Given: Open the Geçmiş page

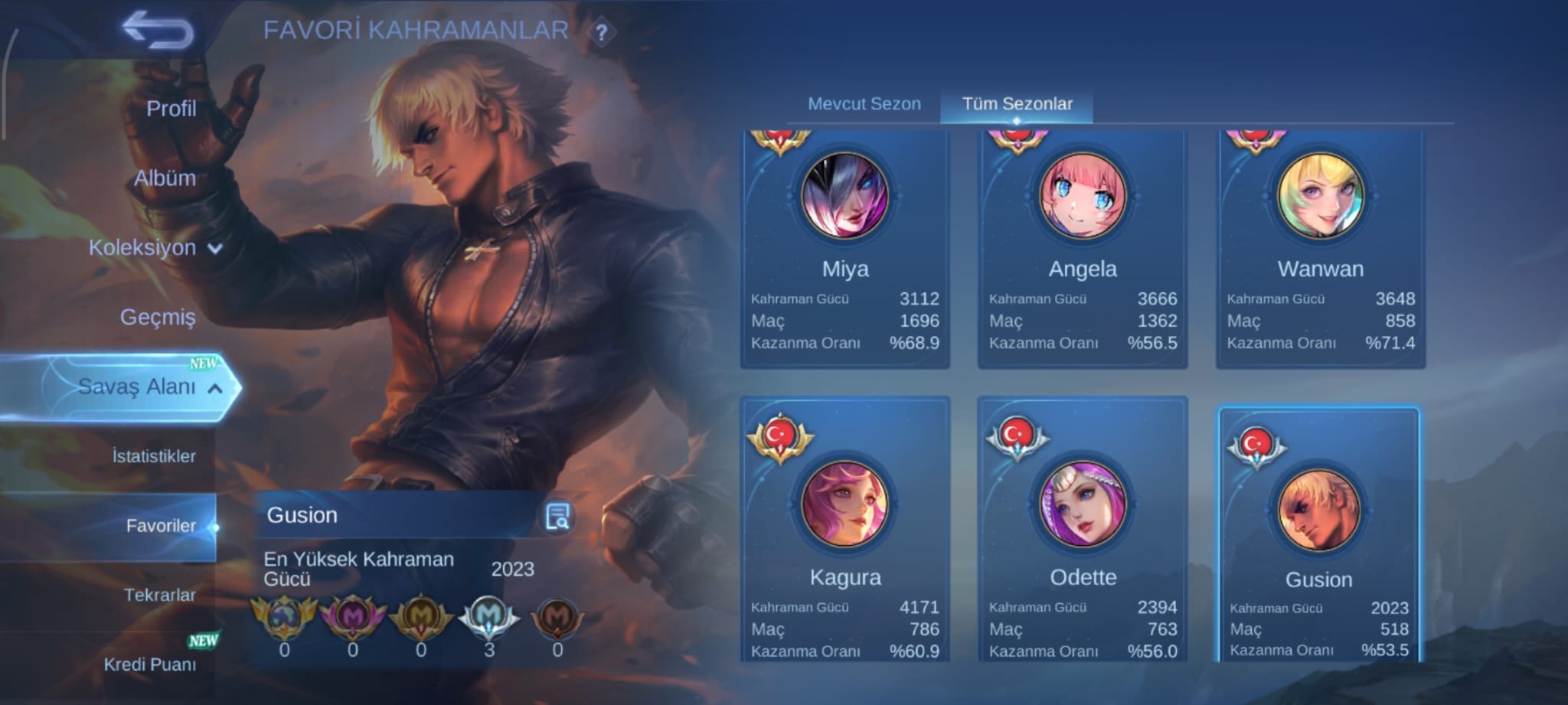Looking at the screenshot, I should [x=158, y=317].
